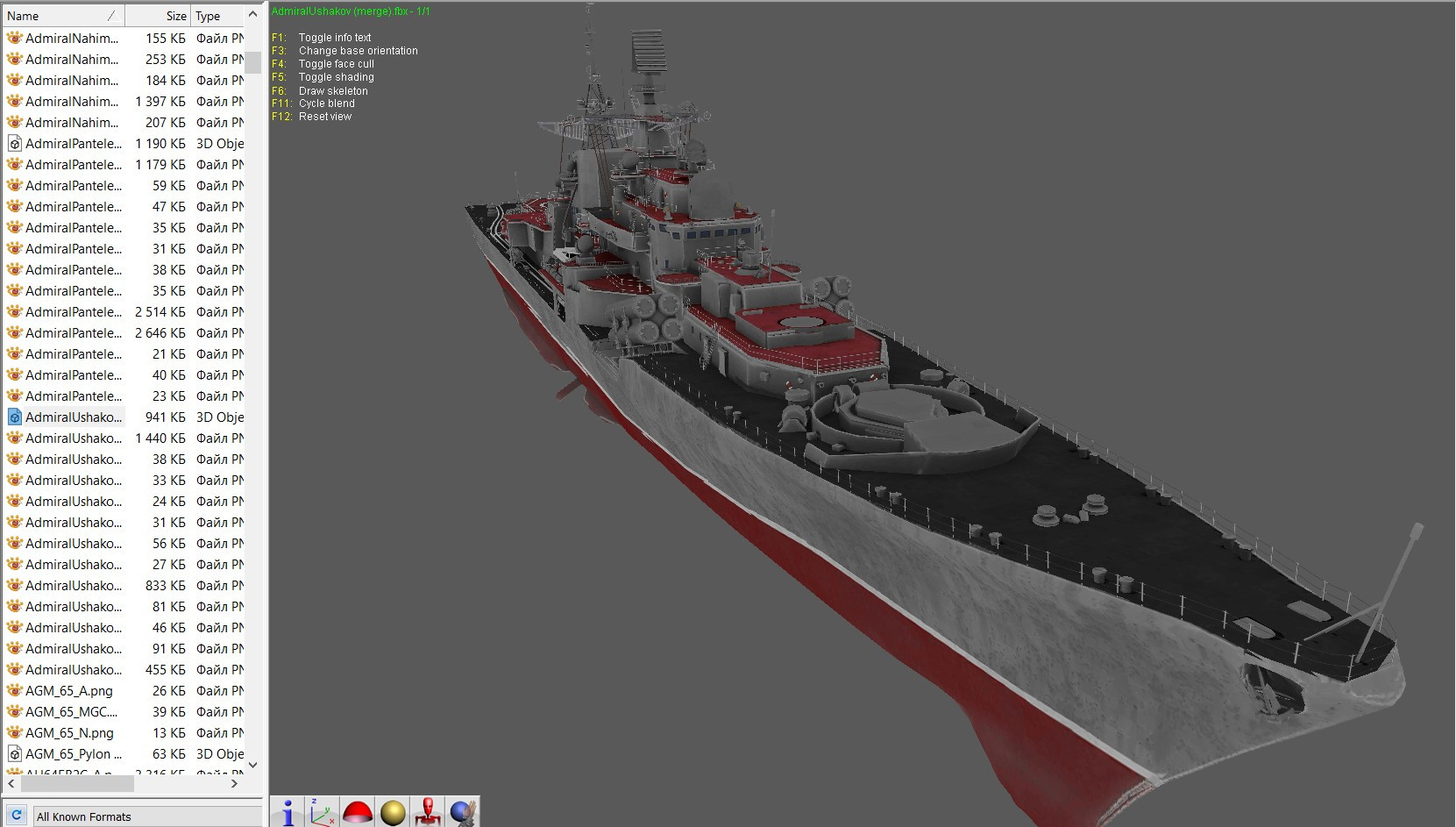Click the right scroll chevron below file list
1456x827 pixels.
[235, 785]
